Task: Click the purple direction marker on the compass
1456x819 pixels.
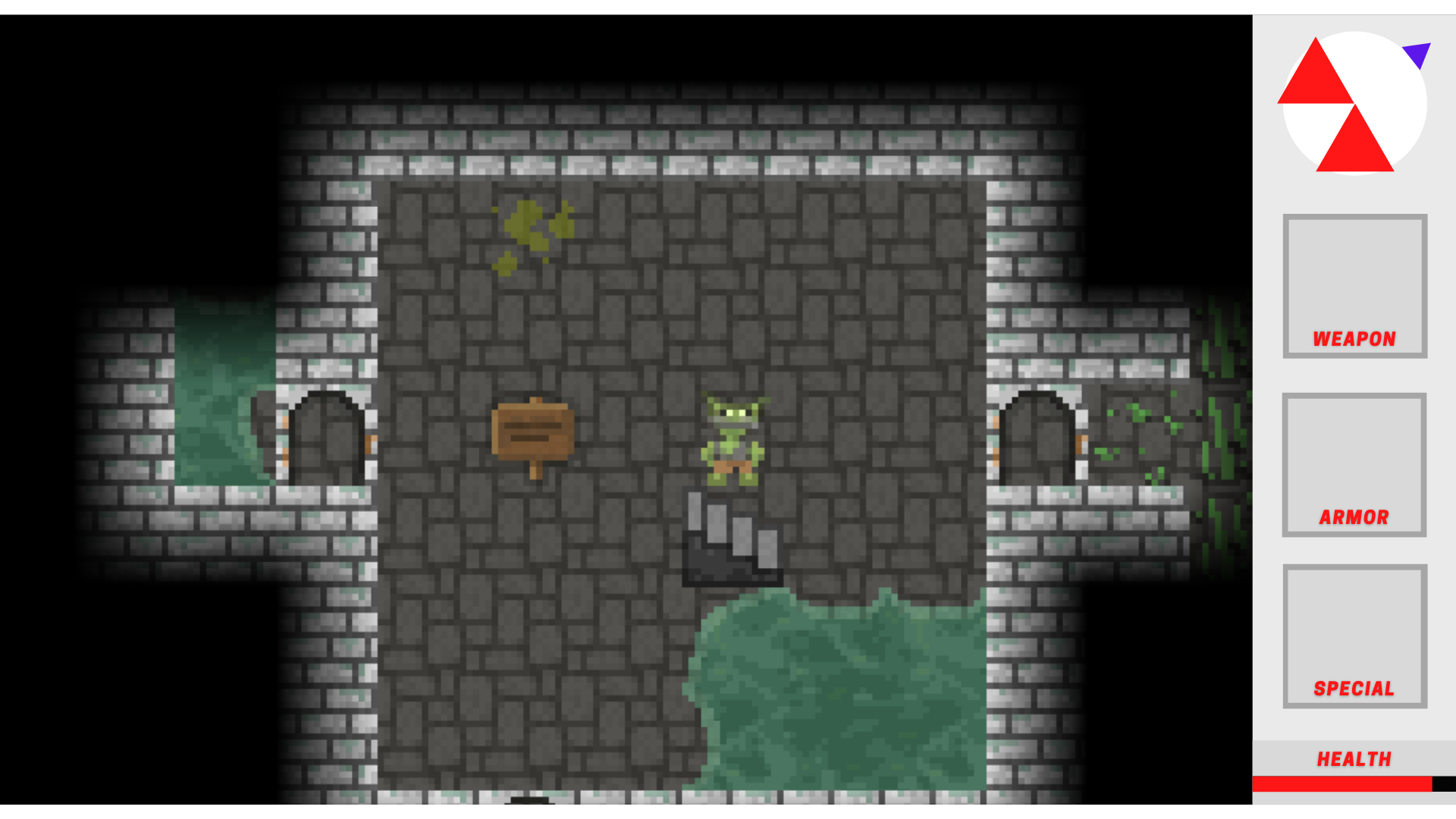Action: [x=1417, y=53]
